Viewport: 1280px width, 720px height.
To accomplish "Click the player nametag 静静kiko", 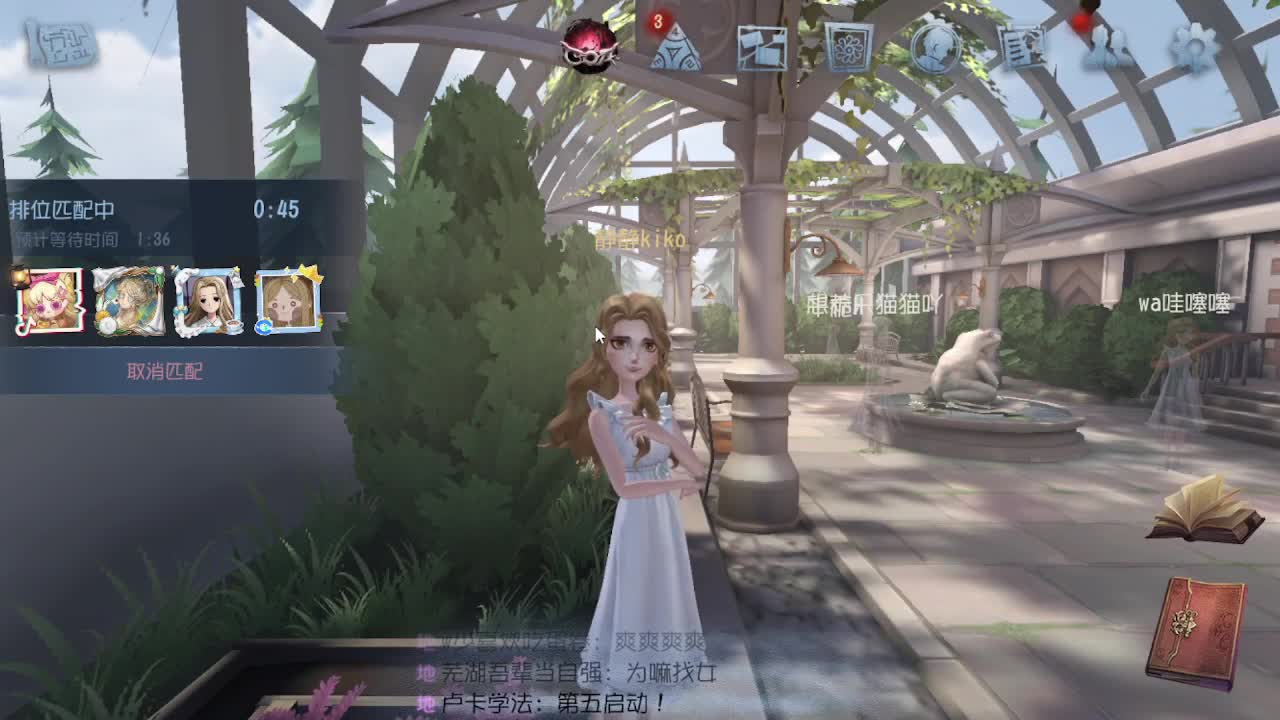I will (x=640, y=240).
